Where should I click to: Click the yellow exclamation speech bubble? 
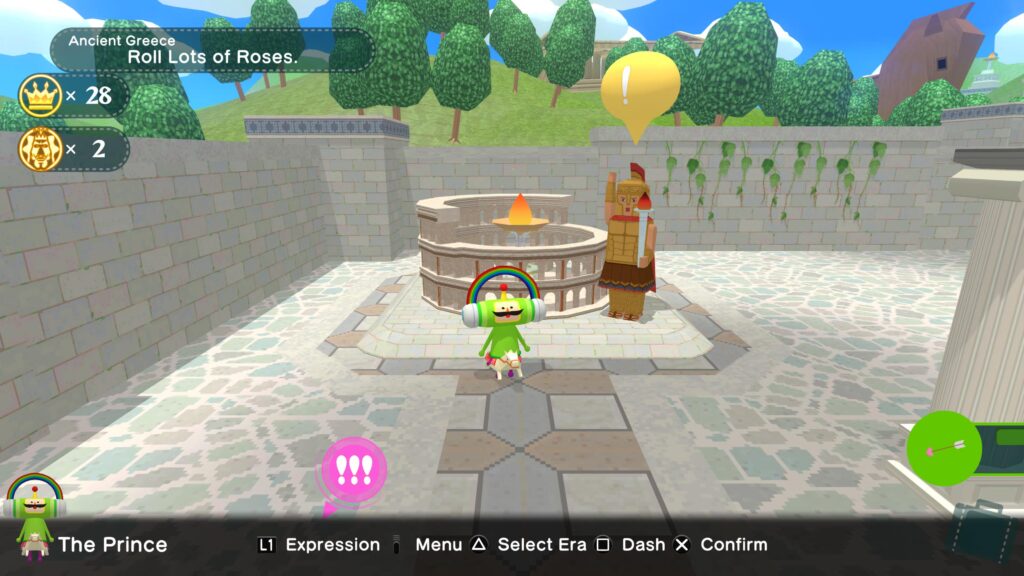(639, 88)
